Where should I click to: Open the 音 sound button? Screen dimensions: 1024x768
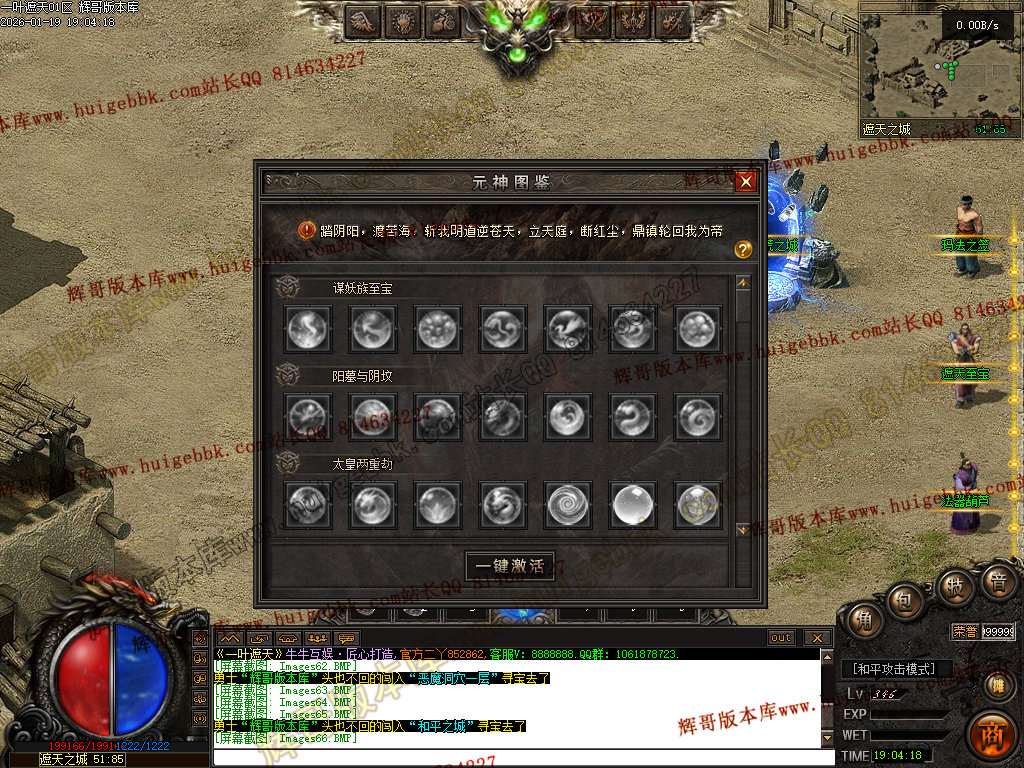point(996,581)
